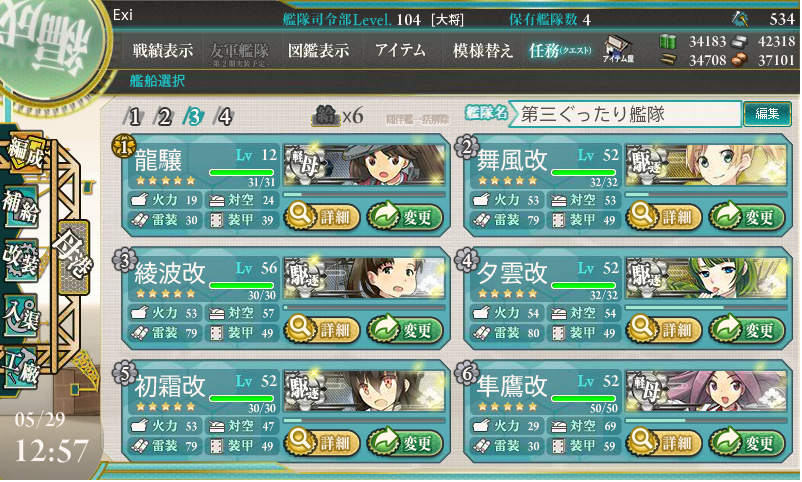Open the 図鑑表示 encyclopedia menu
This screenshot has height=482, width=802.
pyautogui.click(x=318, y=50)
